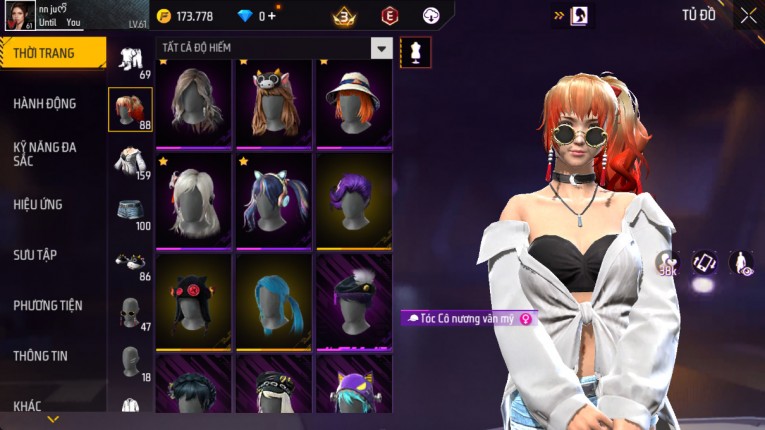This screenshot has width=765, height=430.
Task: Open the TẤT CẢ ĐỘ HIẾM rarity dropdown
Action: pos(381,48)
